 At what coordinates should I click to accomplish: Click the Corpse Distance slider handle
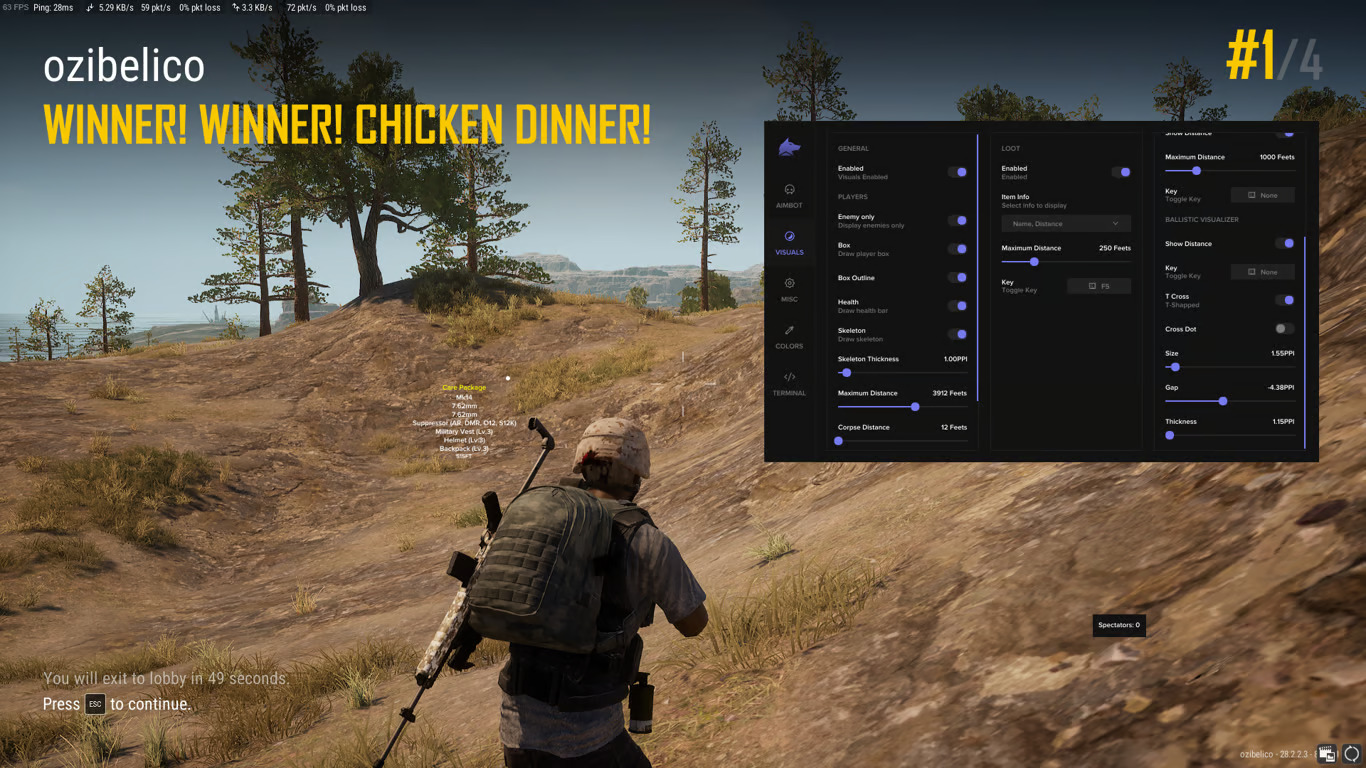pyautogui.click(x=839, y=441)
